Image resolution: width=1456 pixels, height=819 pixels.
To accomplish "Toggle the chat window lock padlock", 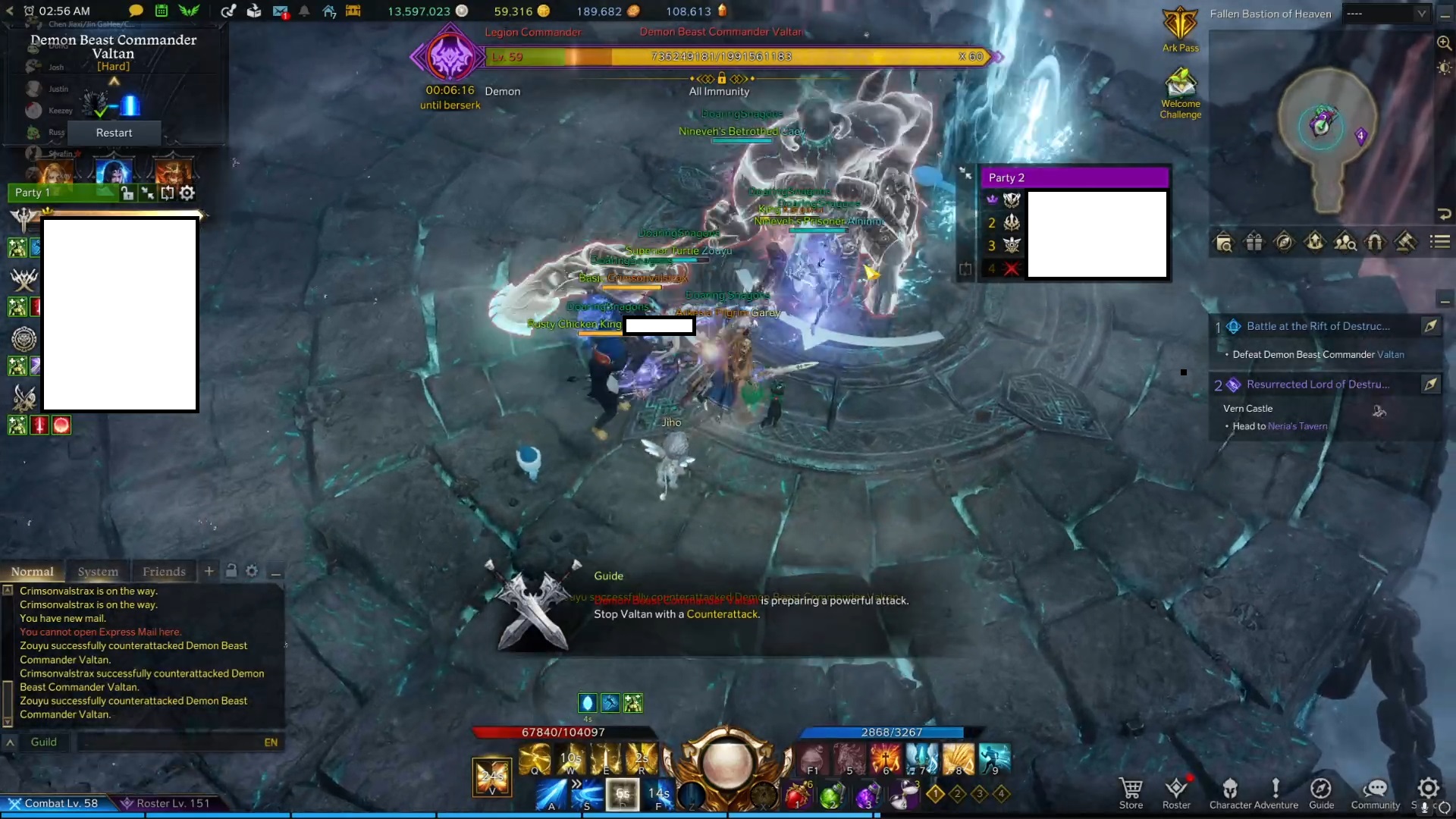I will [232, 571].
